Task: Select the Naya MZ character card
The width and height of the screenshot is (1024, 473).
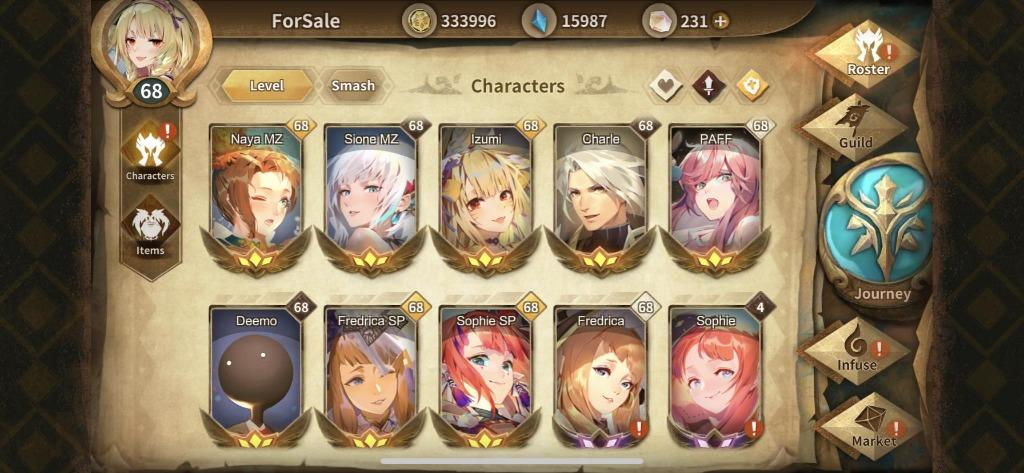Action: [256, 195]
